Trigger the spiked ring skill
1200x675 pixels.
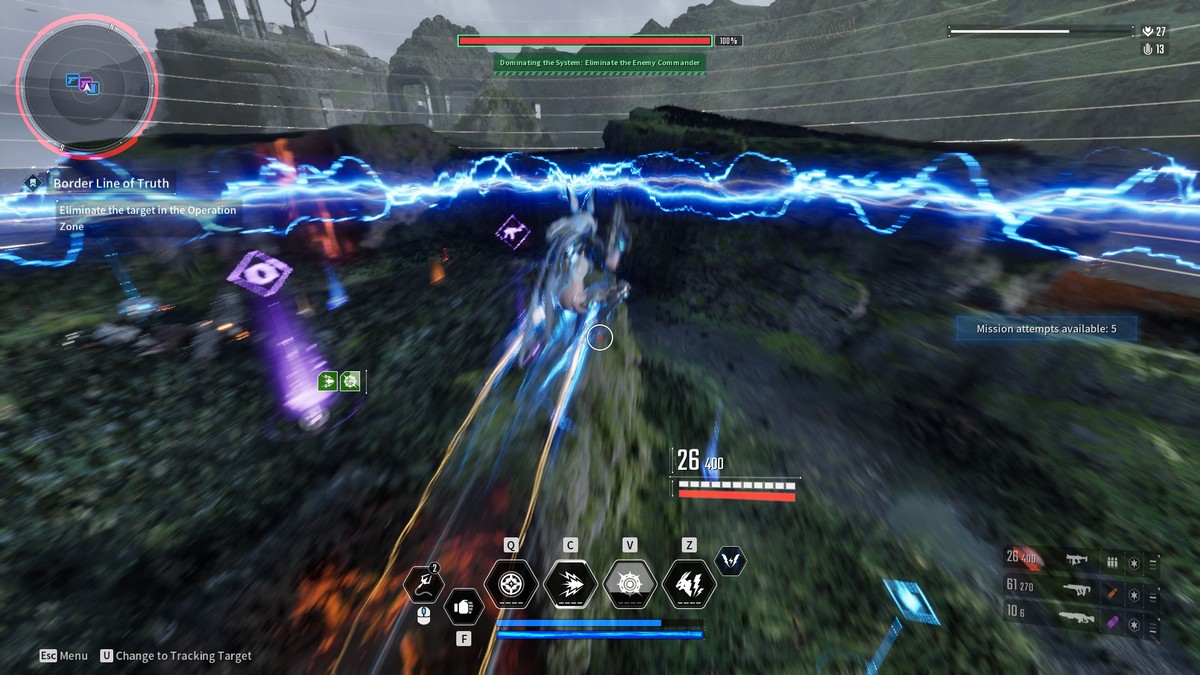pos(630,584)
